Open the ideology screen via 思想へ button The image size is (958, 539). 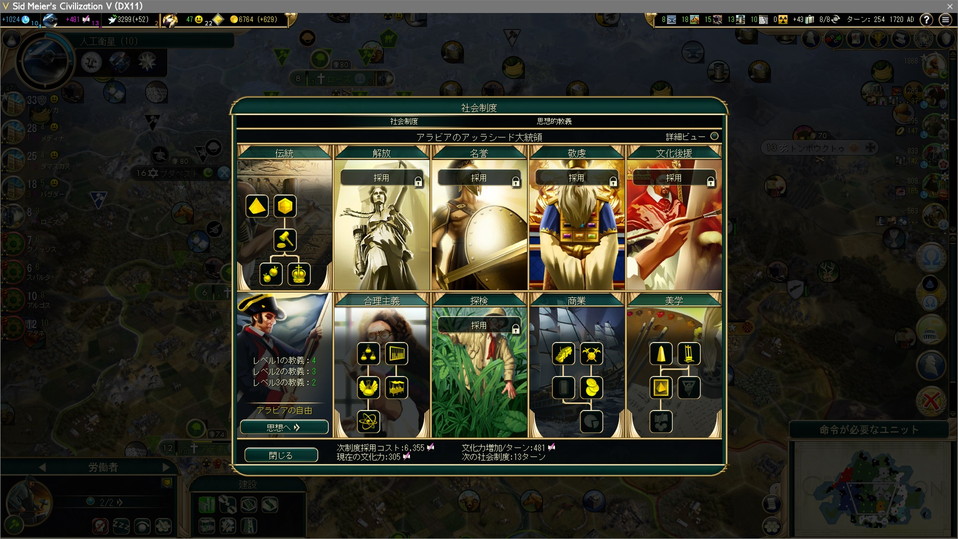pyautogui.click(x=284, y=427)
